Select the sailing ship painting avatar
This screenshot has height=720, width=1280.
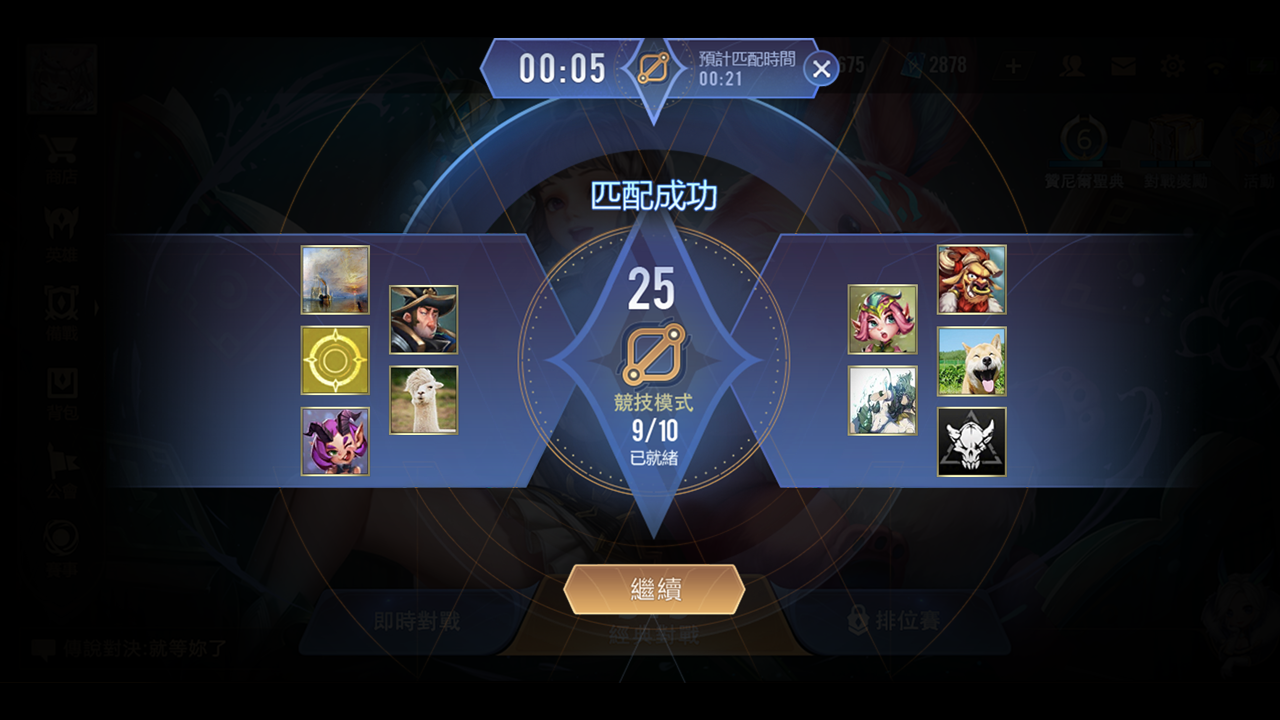point(335,280)
